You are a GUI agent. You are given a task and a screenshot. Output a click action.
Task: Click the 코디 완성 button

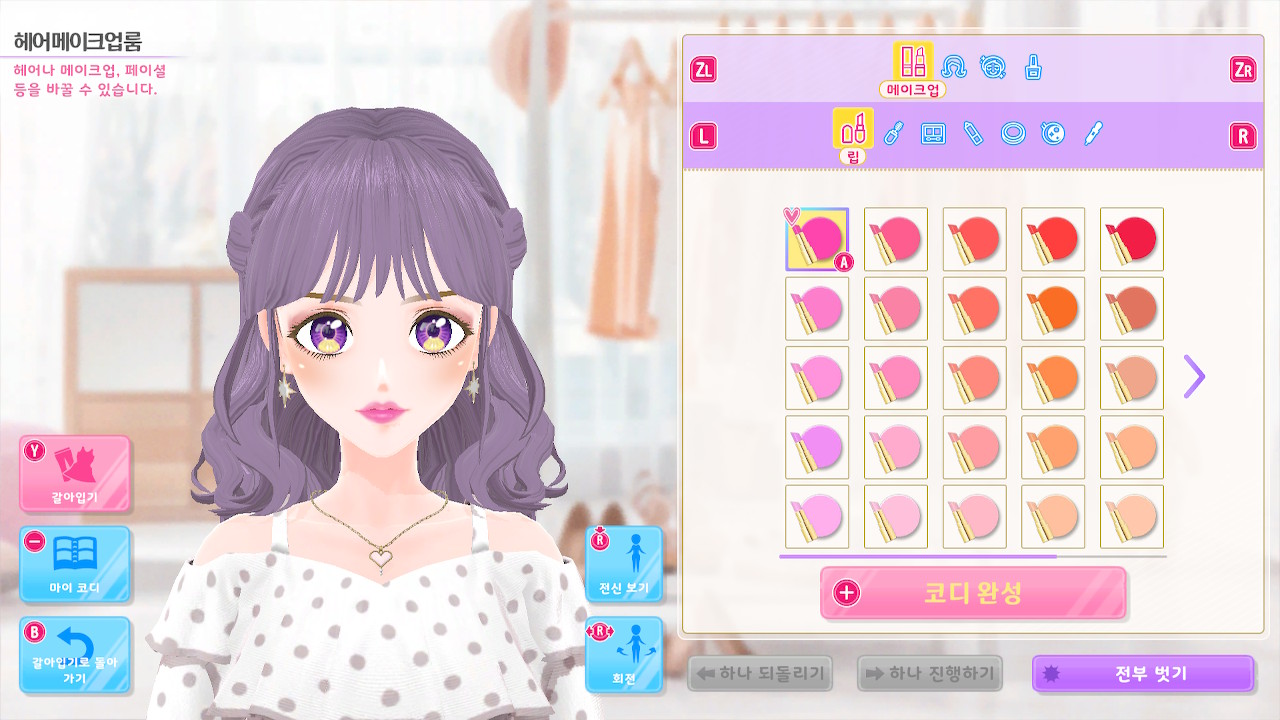click(x=973, y=593)
